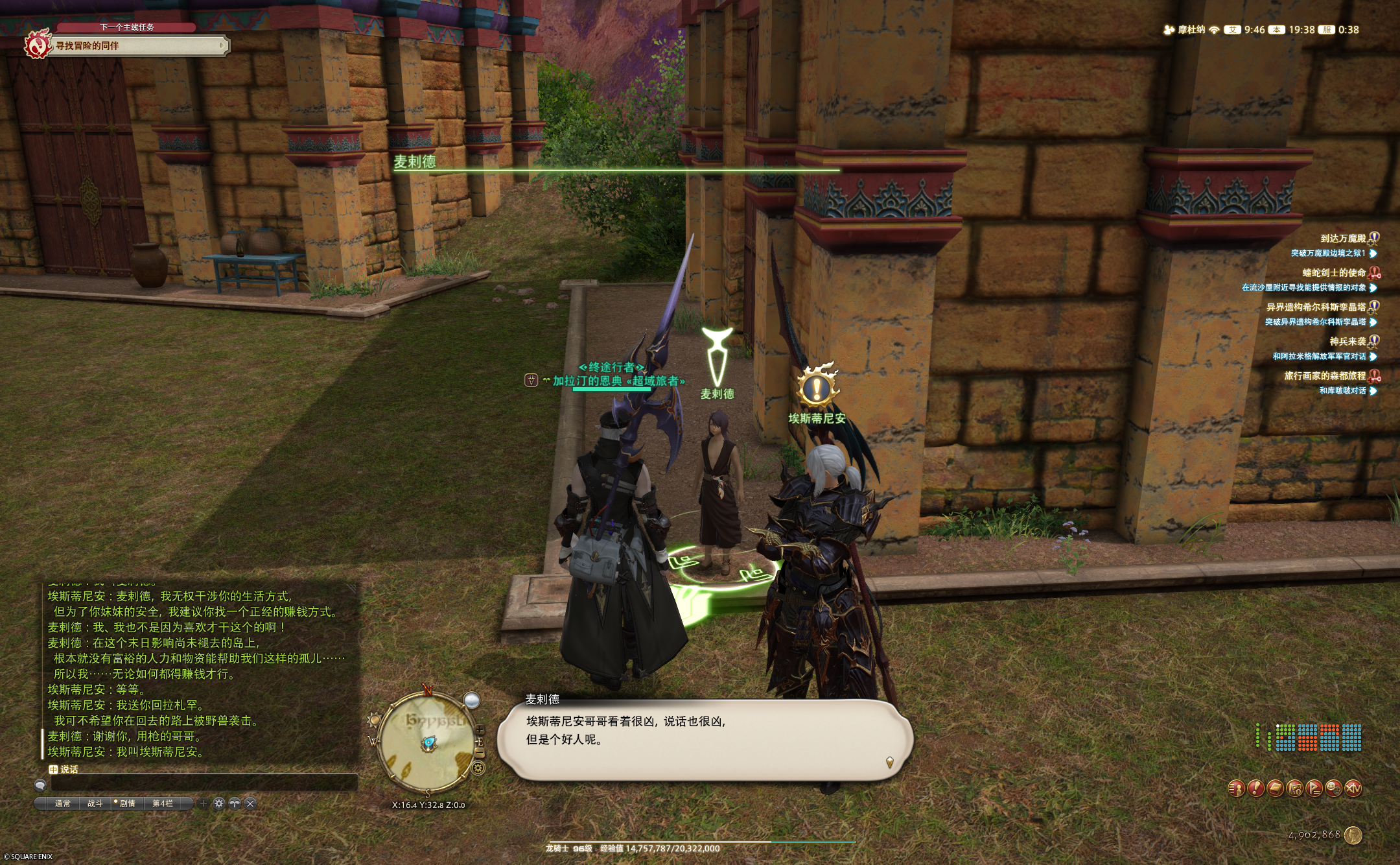This screenshot has height=865, width=1400.
Task: Open the XIV system menu icon
Action: (1353, 788)
